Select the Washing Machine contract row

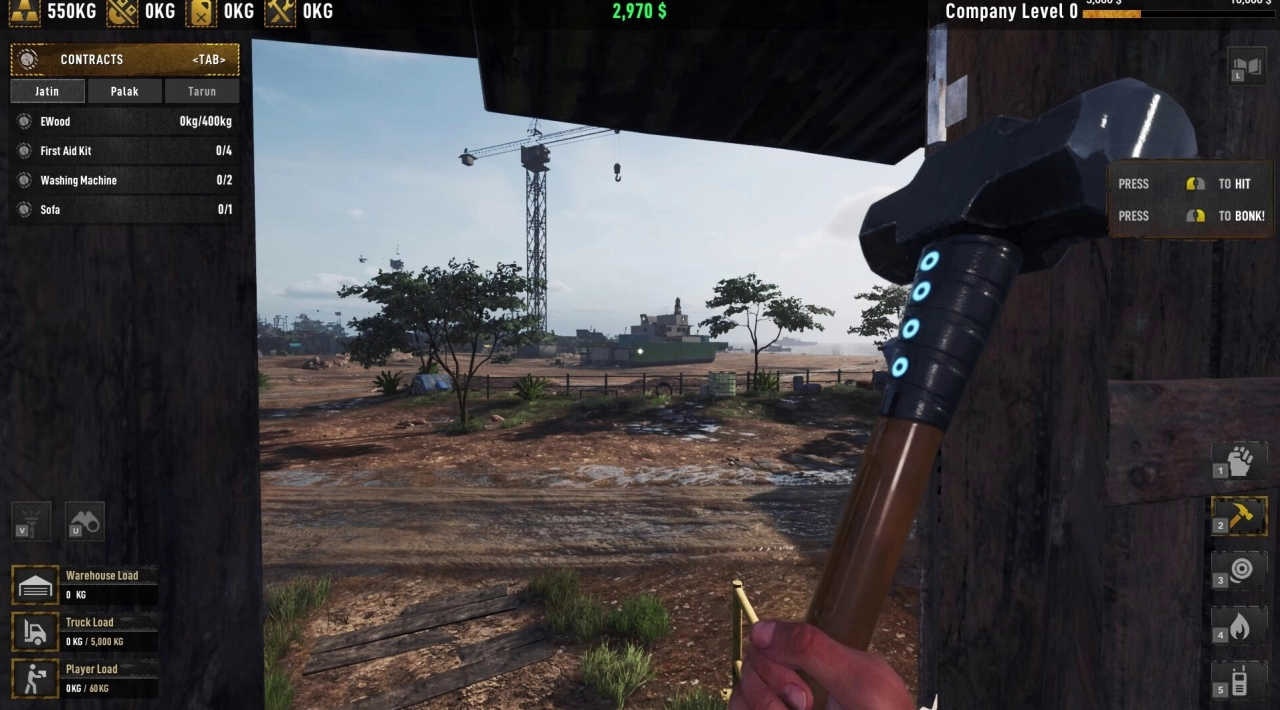point(125,181)
